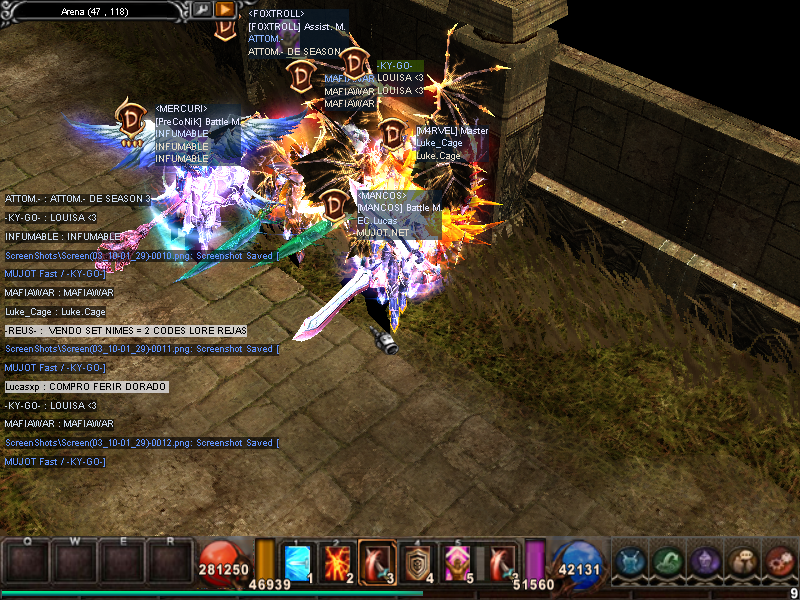Screen dimensions: 800x600
Task: Open the red gears system menu icon
Action: pos(779,563)
